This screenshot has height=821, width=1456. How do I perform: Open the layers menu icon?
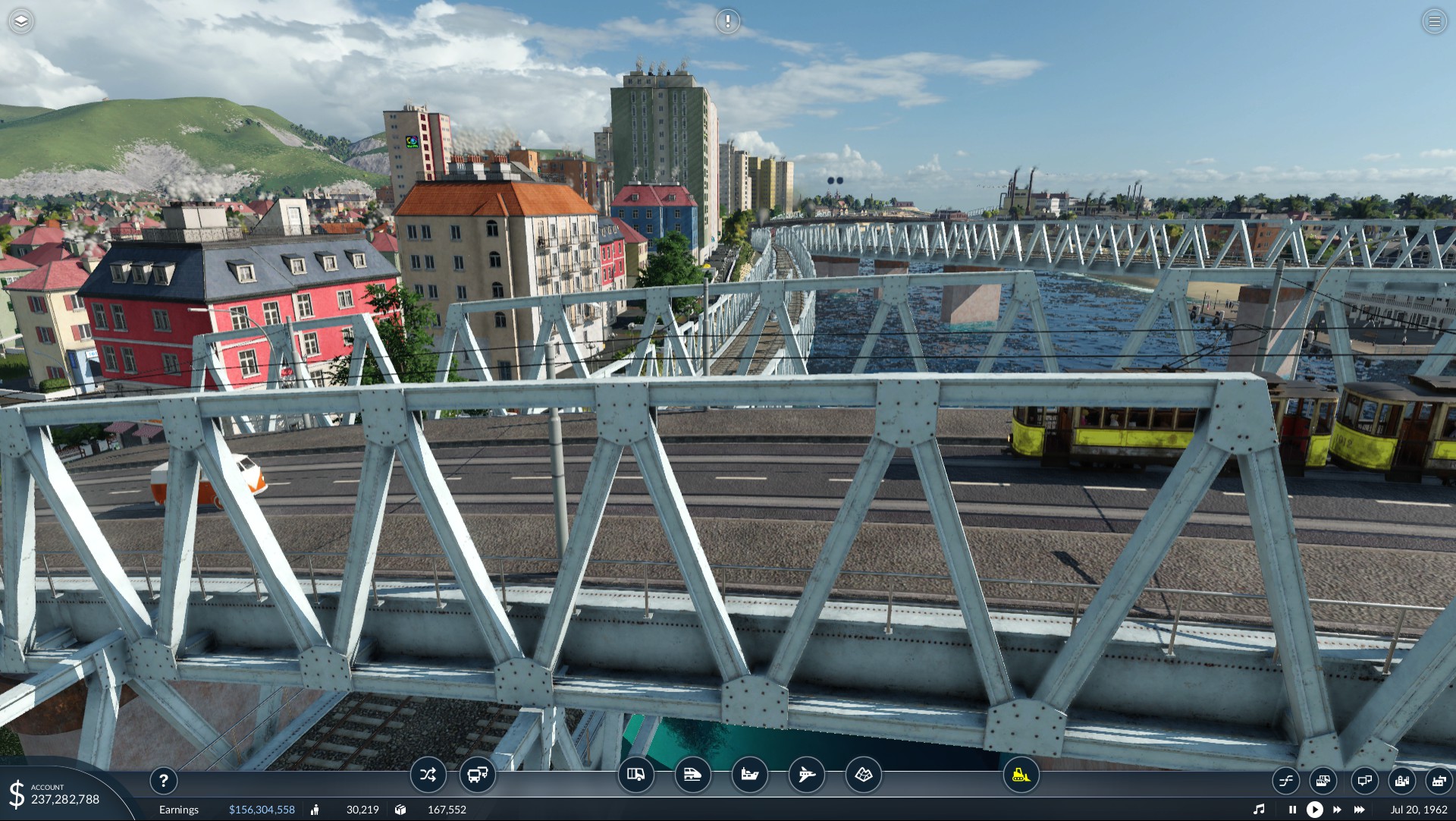coord(21,21)
